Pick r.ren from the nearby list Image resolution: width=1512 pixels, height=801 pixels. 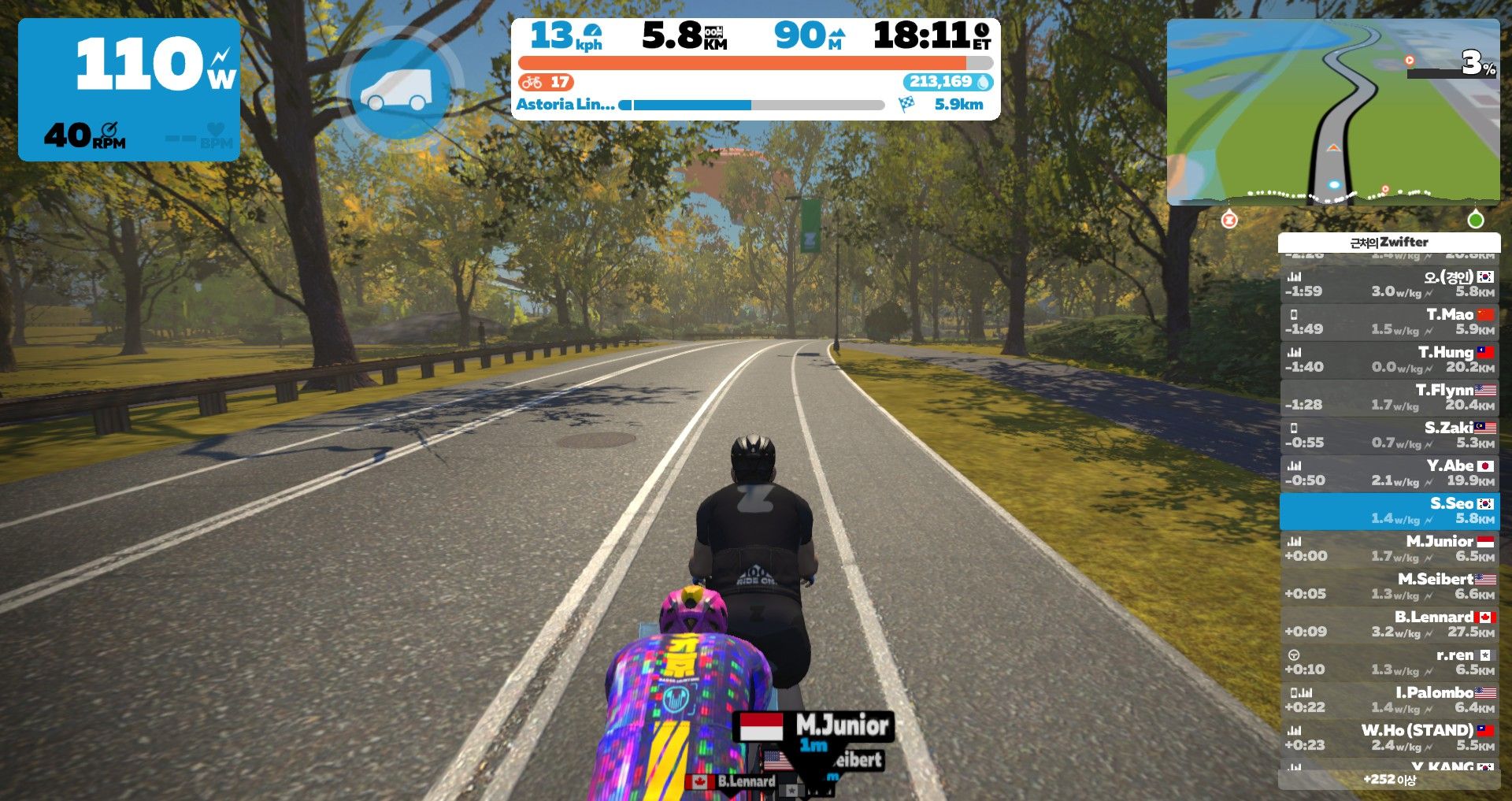[x=1389, y=662]
